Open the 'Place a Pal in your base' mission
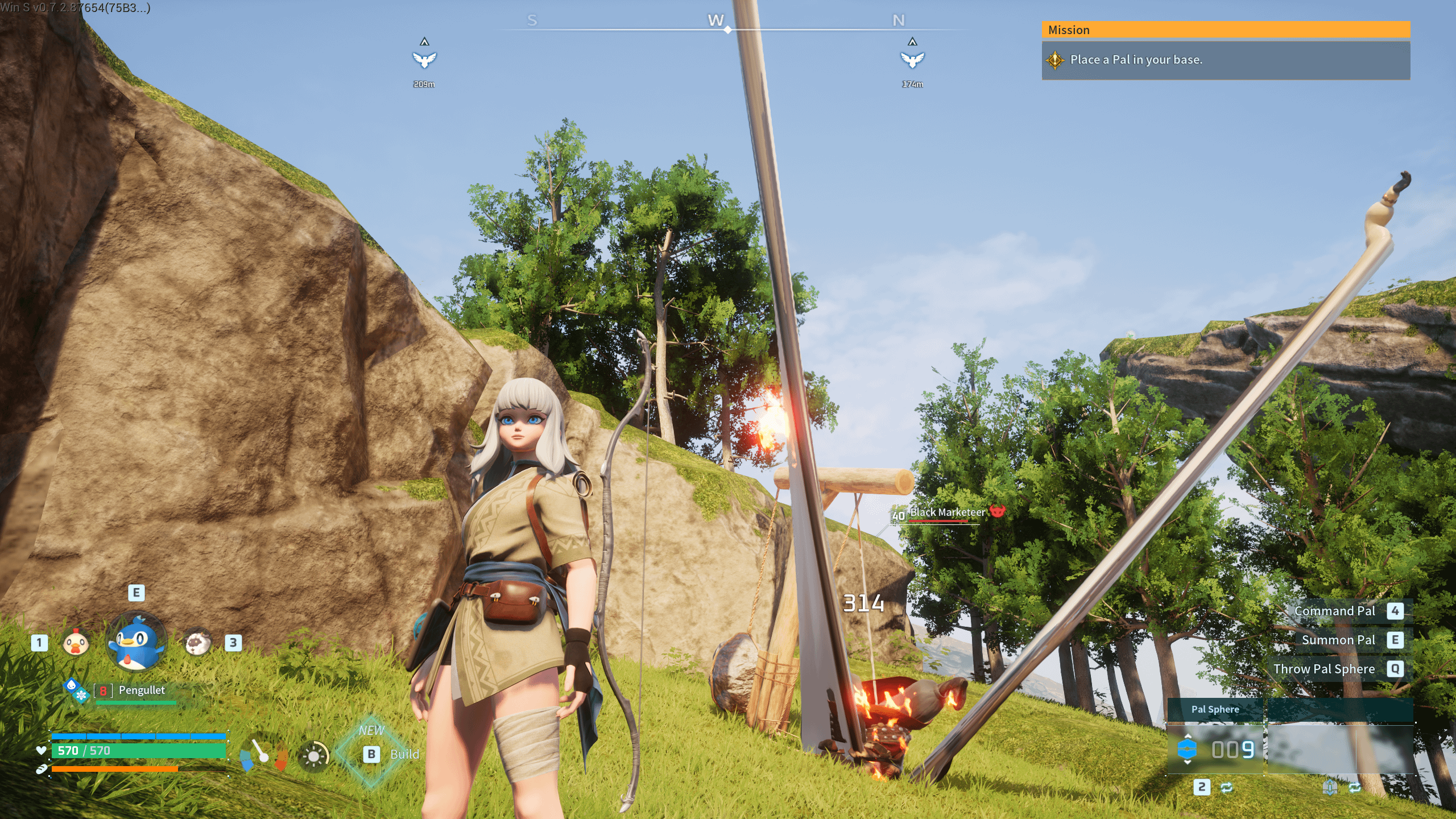Screen dimensions: 1456x819 tap(1226, 60)
